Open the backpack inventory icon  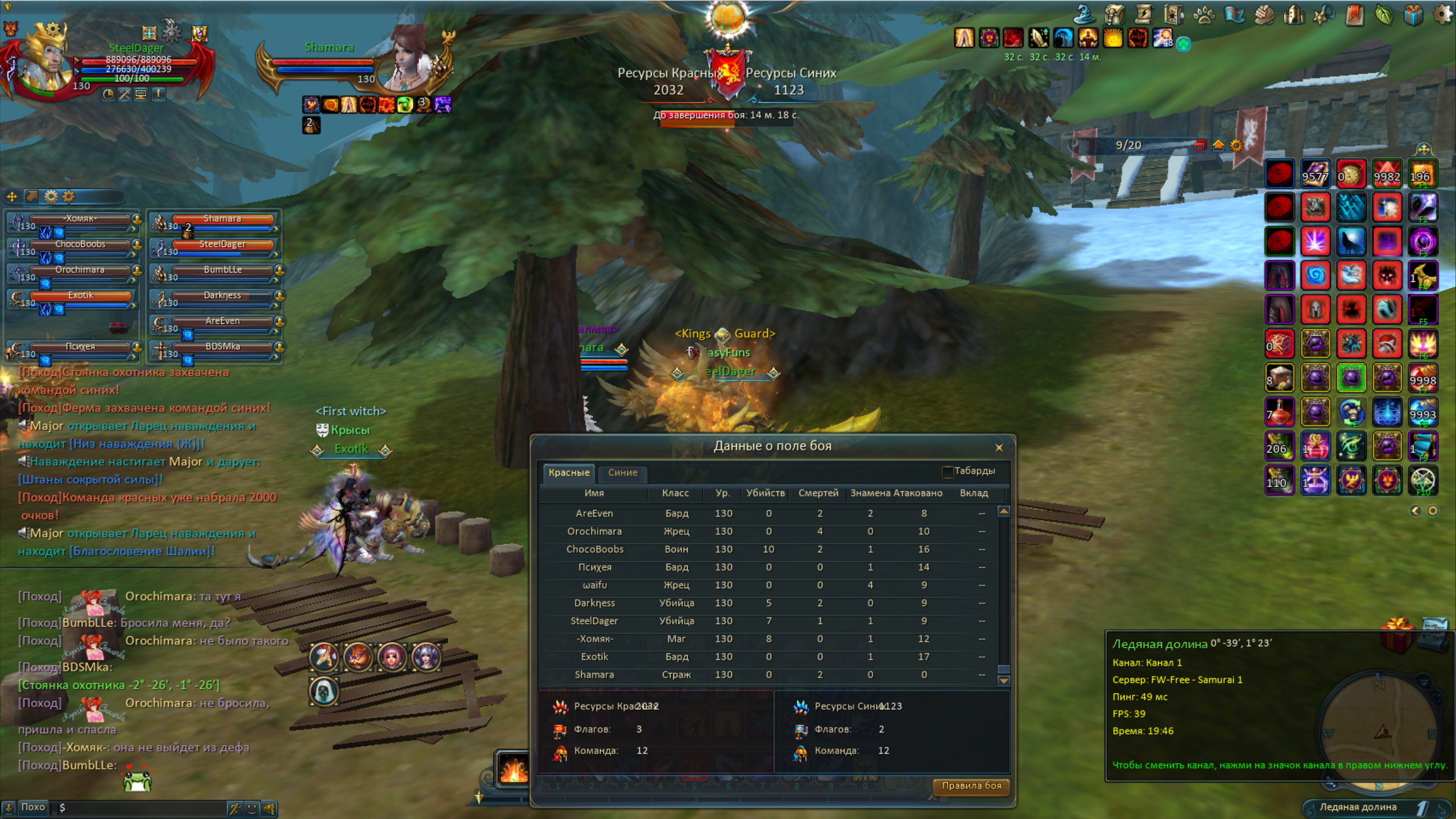1115,14
